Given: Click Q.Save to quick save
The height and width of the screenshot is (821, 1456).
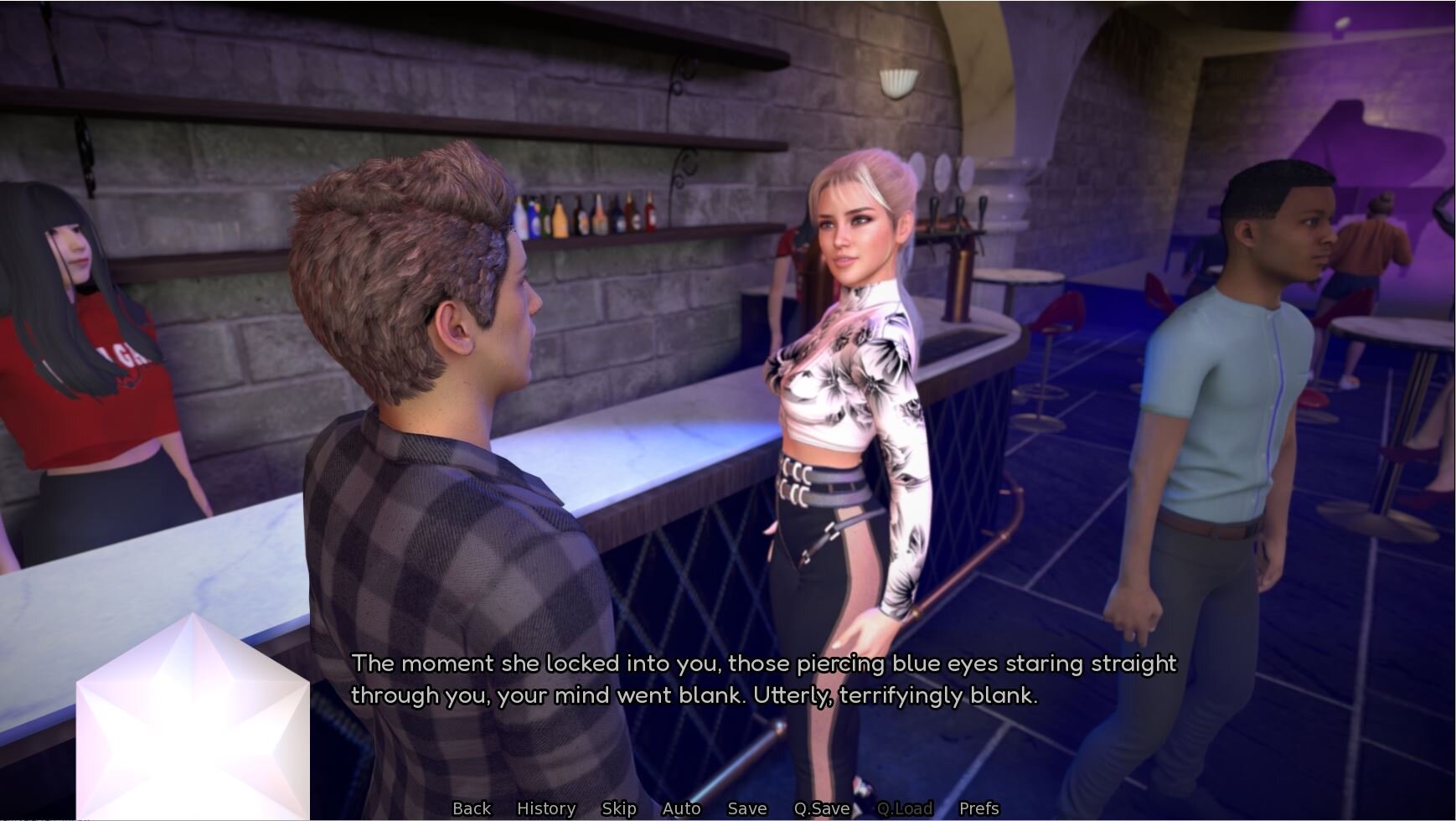Looking at the screenshot, I should click(x=822, y=808).
